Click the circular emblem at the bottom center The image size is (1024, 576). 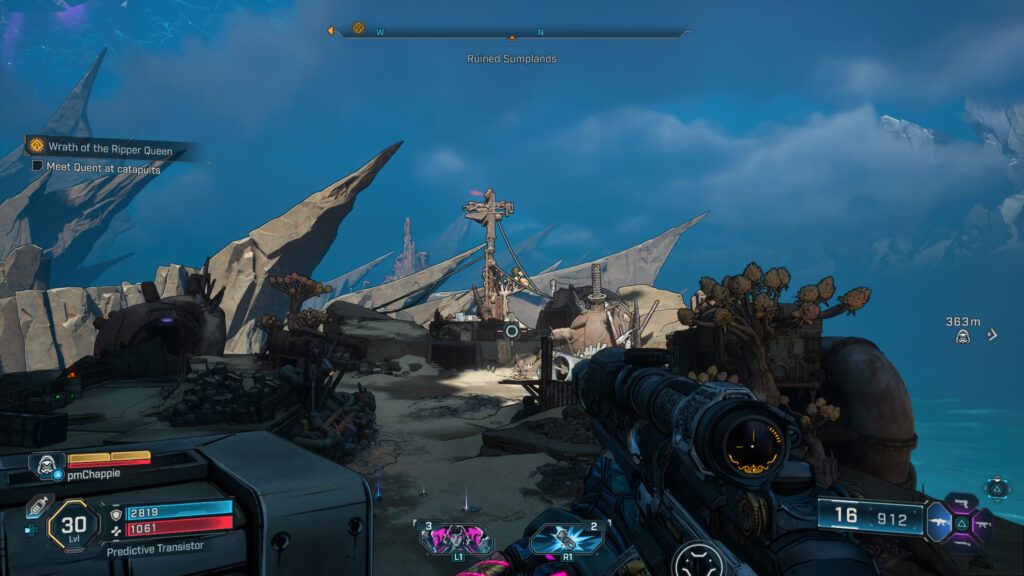697,560
